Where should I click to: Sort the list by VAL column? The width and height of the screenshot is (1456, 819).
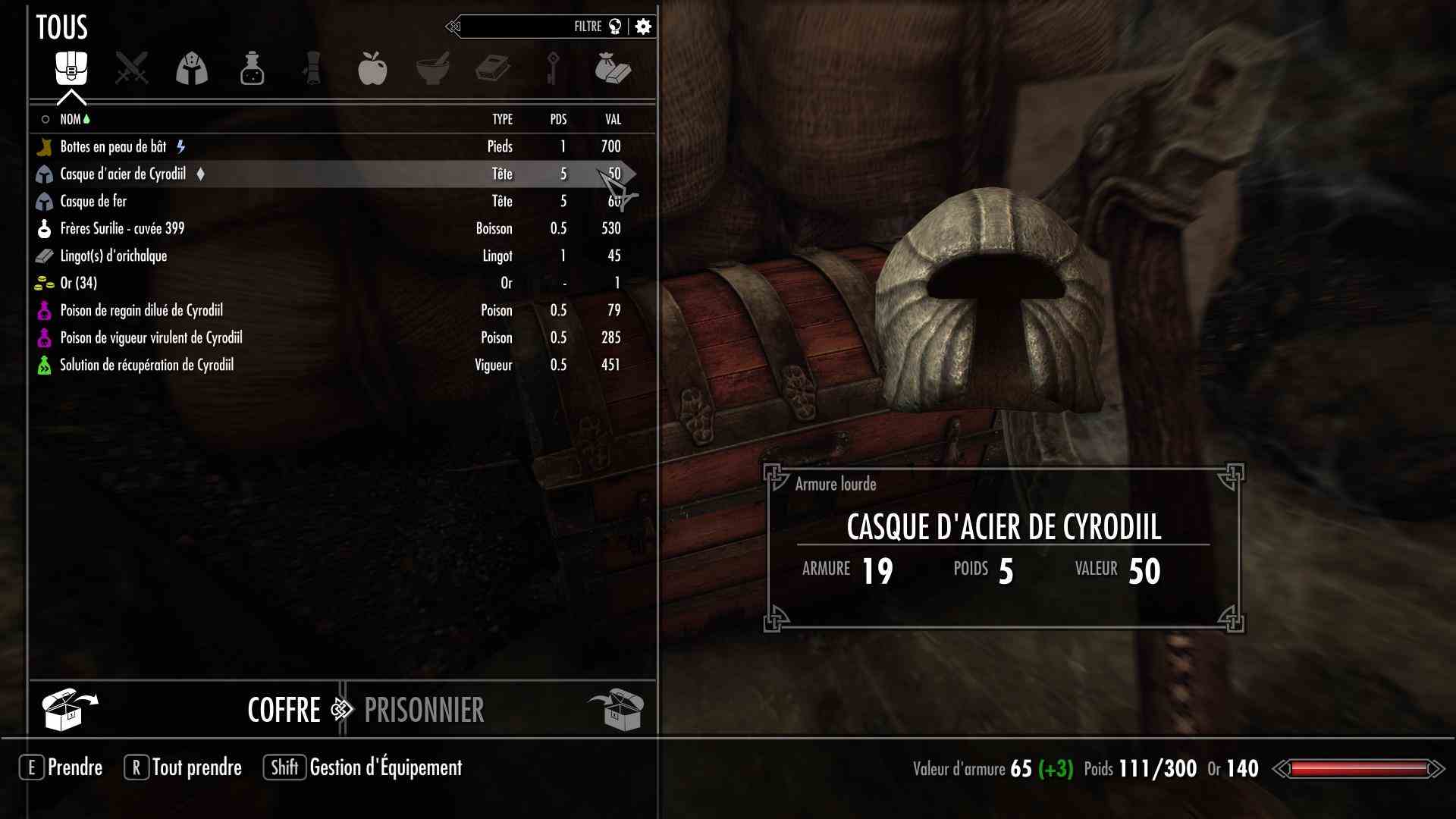(x=613, y=120)
